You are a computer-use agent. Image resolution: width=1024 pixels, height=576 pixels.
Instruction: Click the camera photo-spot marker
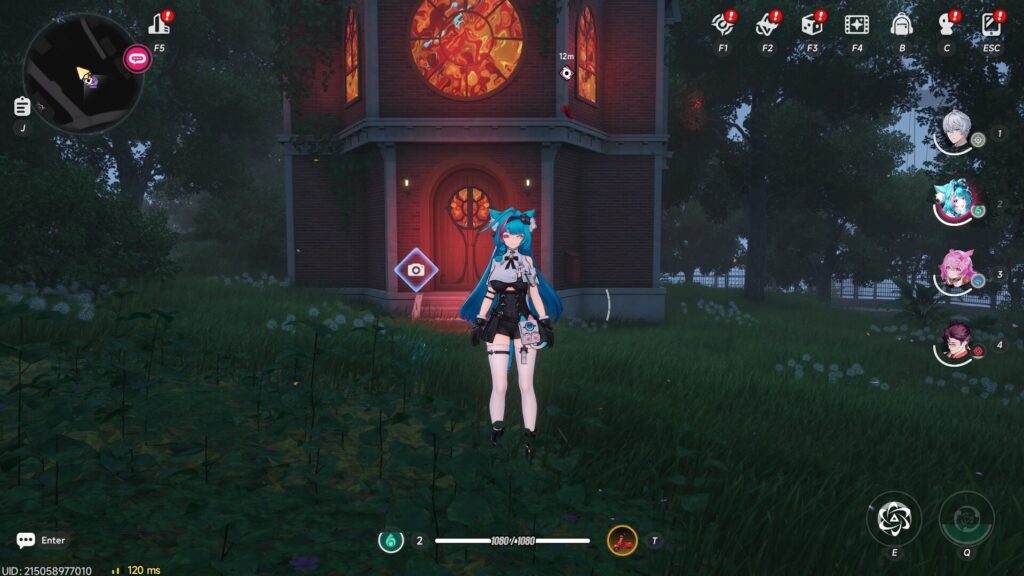coord(416,270)
